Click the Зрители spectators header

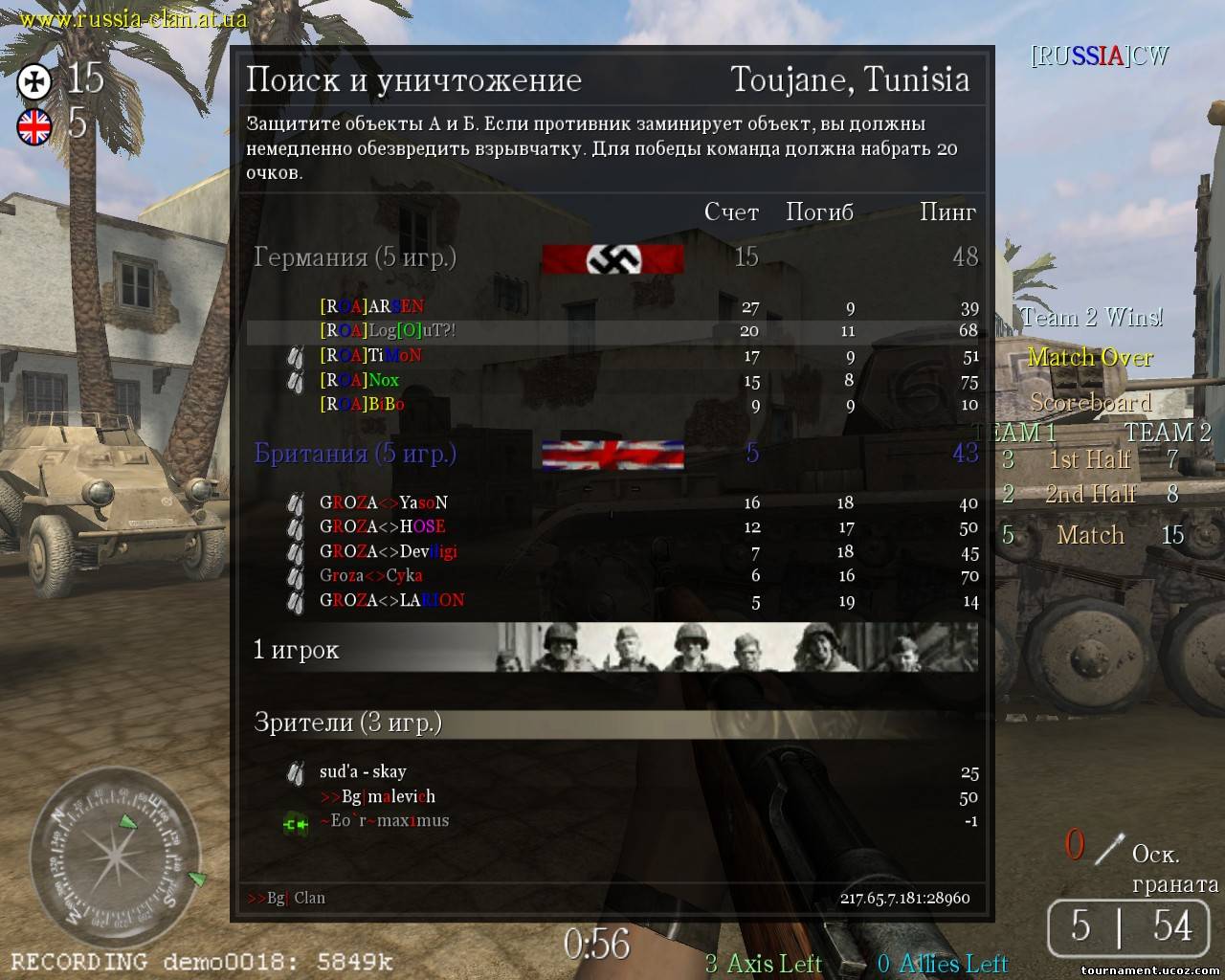point(348,723)
